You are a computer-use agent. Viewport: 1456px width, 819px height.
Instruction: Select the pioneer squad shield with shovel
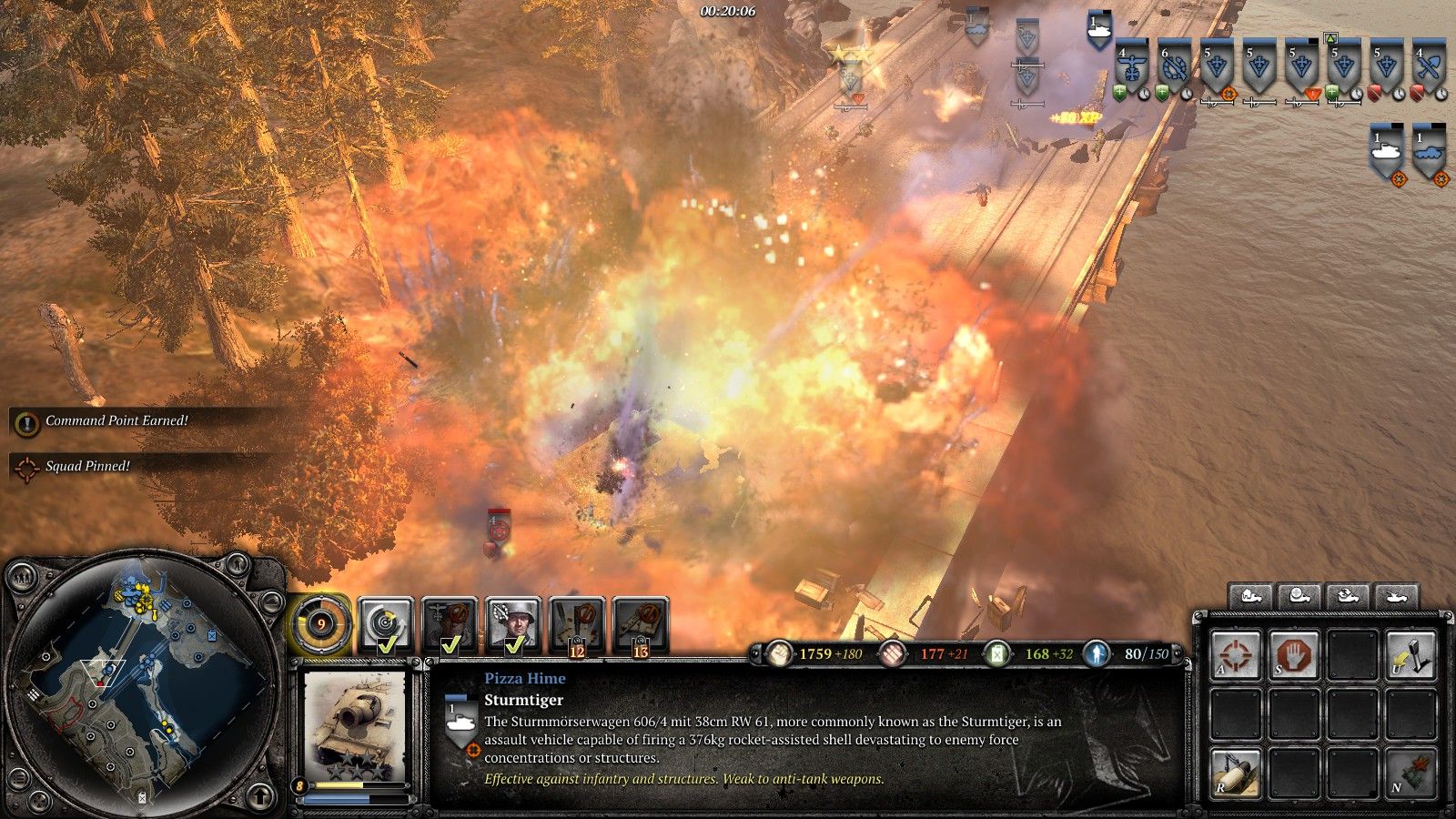pyautogui.click(x=1431, y=68)
